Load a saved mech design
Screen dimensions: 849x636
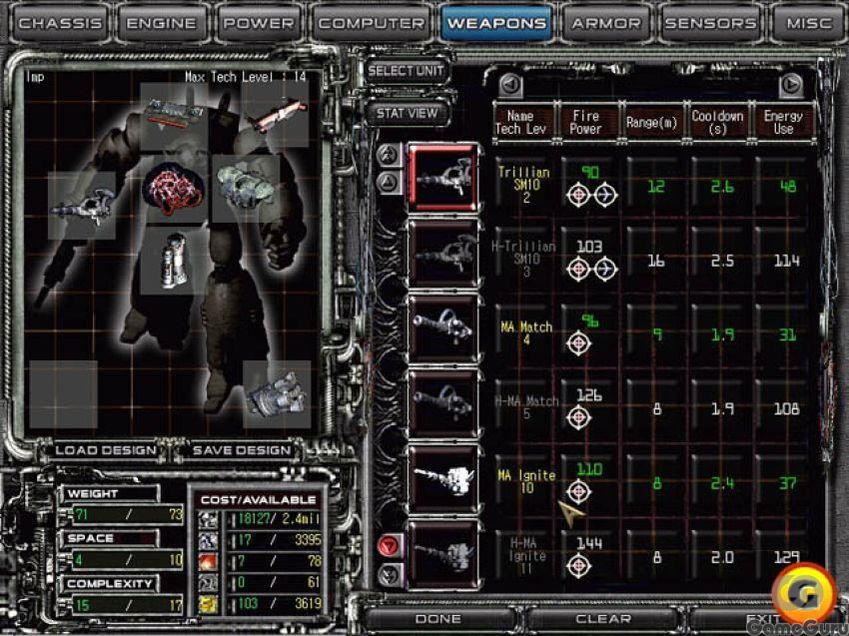[x=106, y=450]
